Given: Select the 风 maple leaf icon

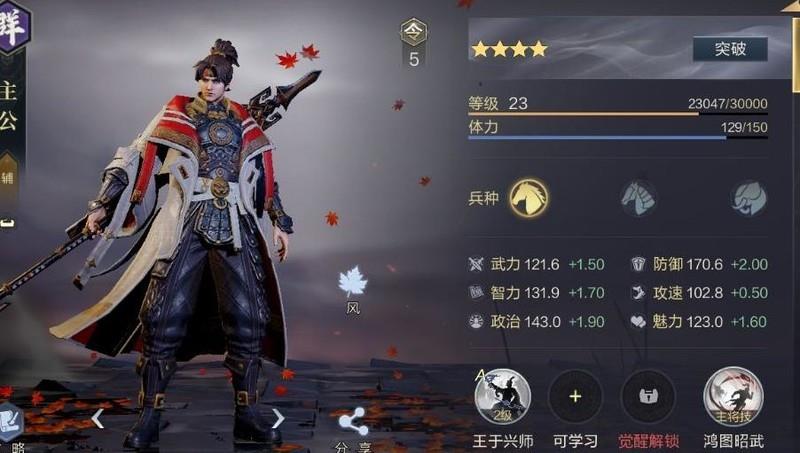Looking at the screenshot, I should click(352, 283).
